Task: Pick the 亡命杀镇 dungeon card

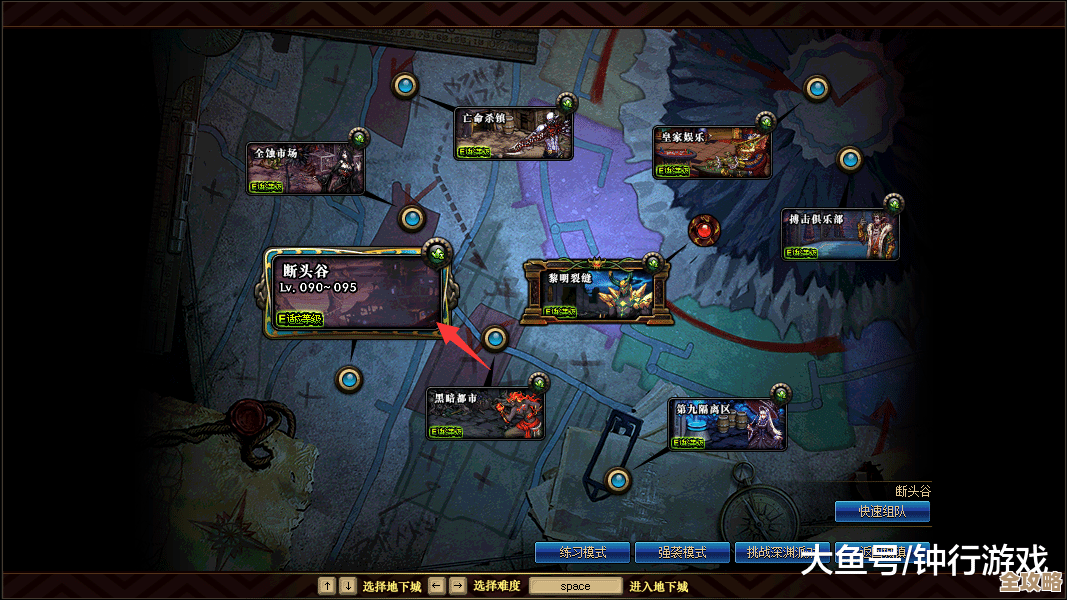Action: (513, 134)
